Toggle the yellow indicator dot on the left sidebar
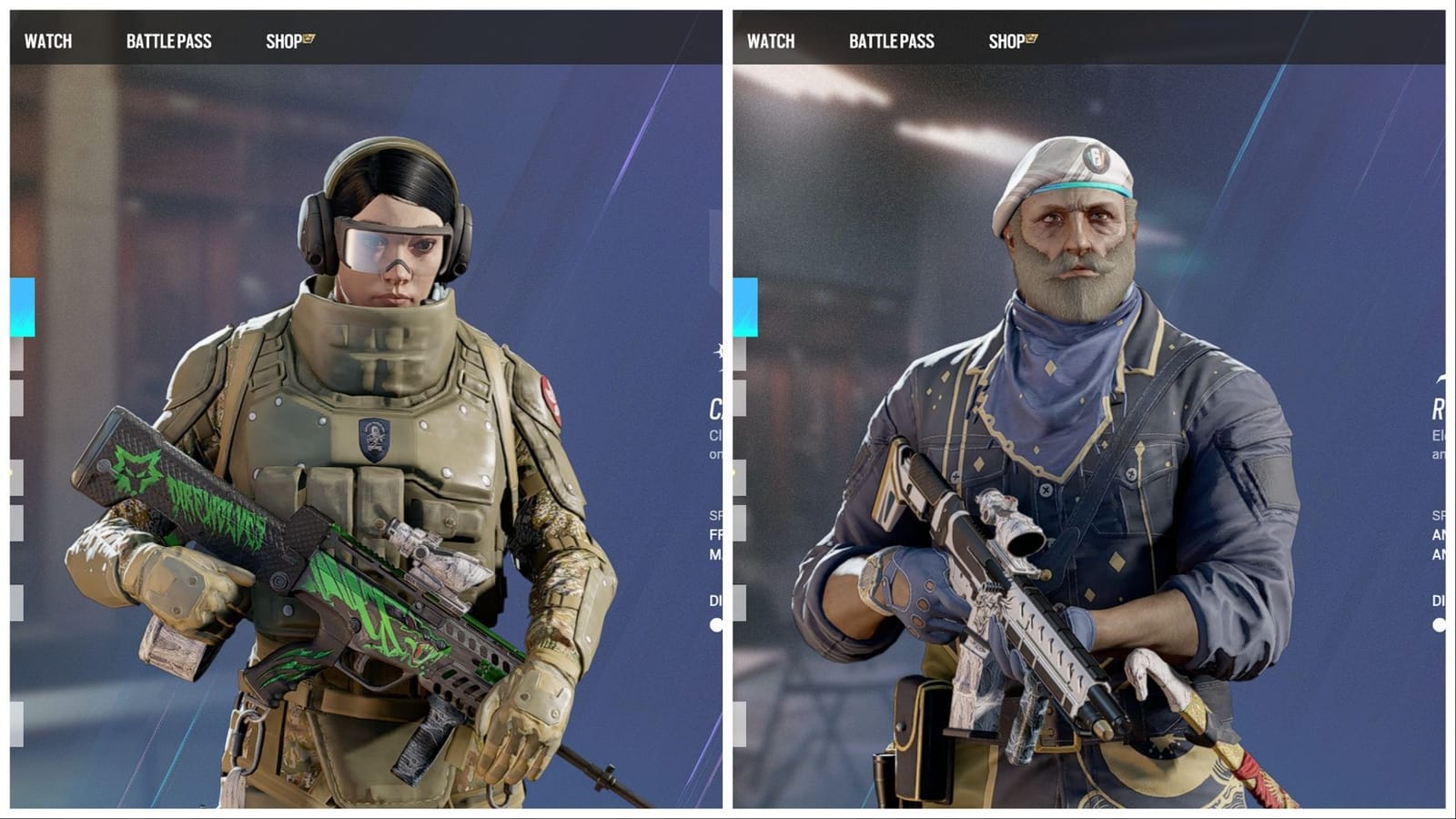Viewport: 1456px width, 819px height. coord(9,470)
